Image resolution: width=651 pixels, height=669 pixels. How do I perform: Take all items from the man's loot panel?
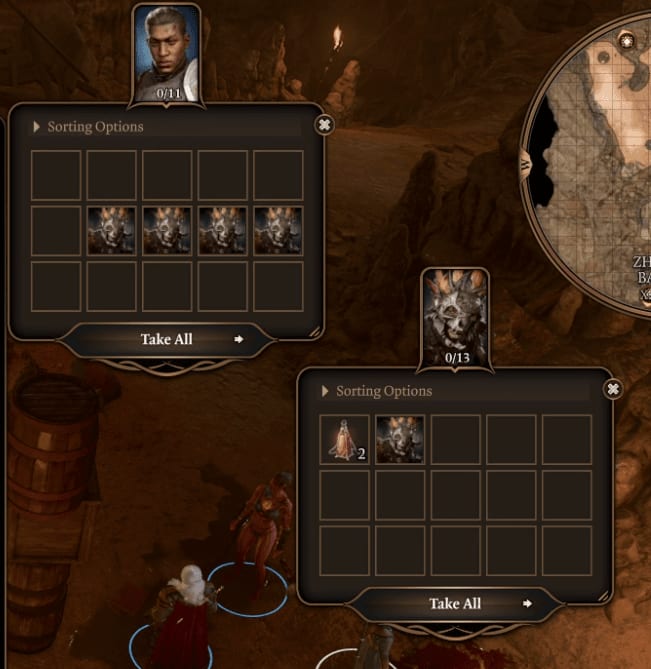(x=167, y=339)
